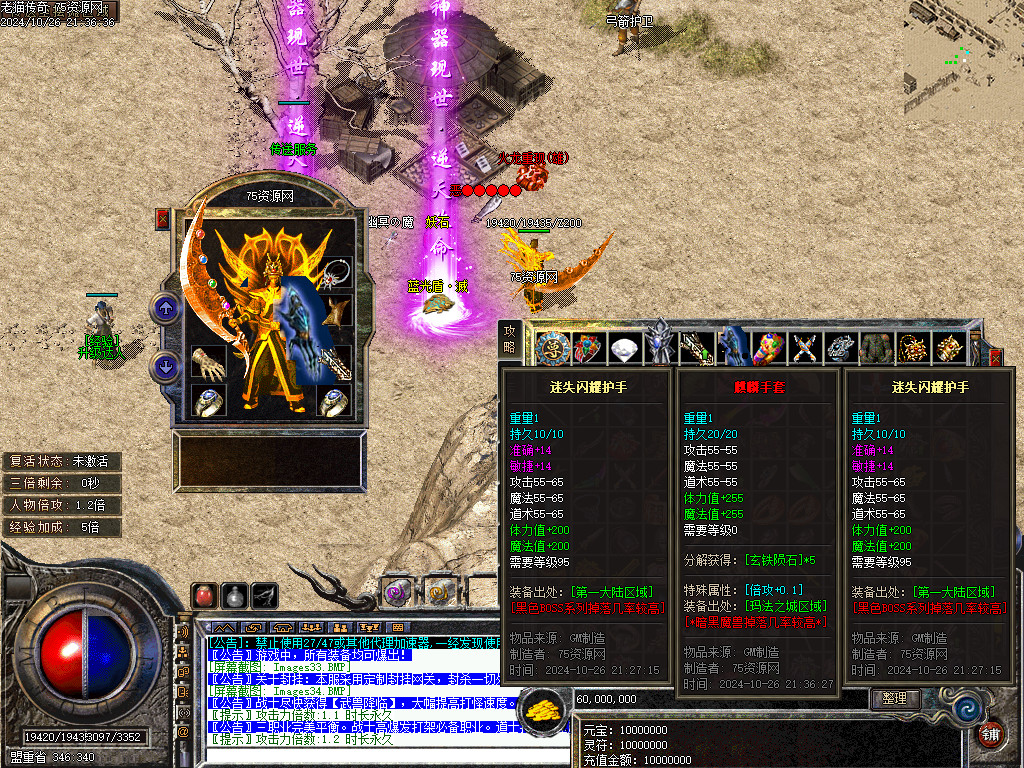Select the crossed swords item in the bag
1024x768 pixels.
(805, 349)
